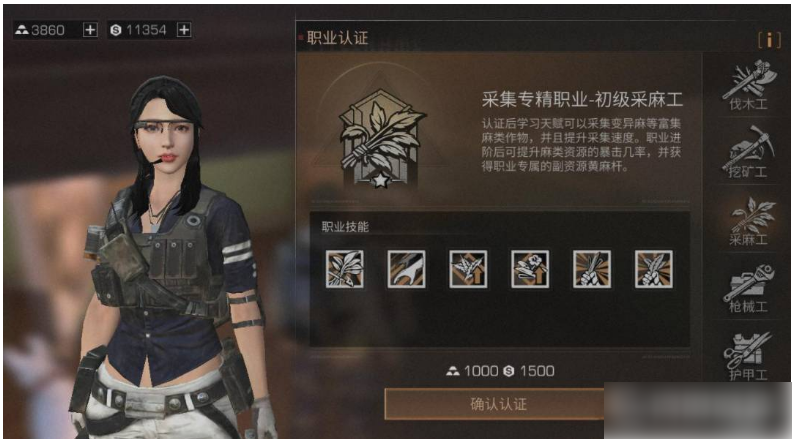This screenshot has height=439, width=792.
Task: Inspect the first leafy plant skill icon
Action: point(344,269)
